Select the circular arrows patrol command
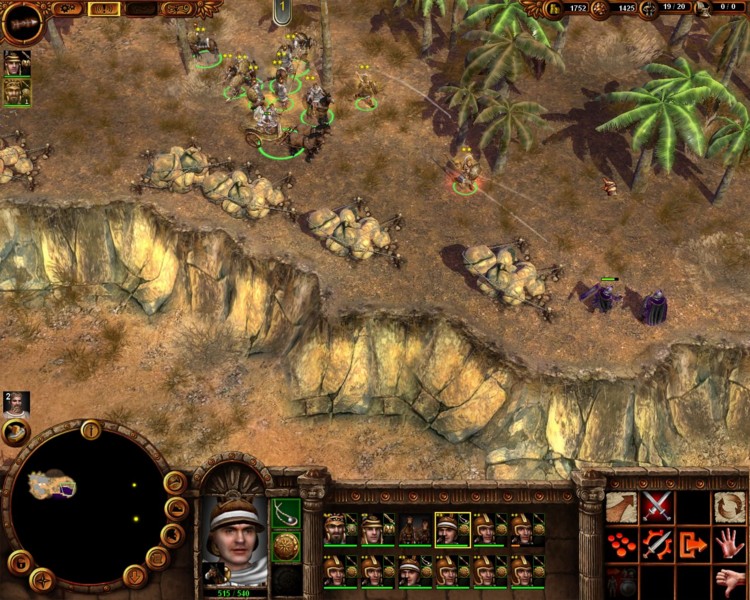The height and width of the screenshot is (600, 750). pos(728,507)
